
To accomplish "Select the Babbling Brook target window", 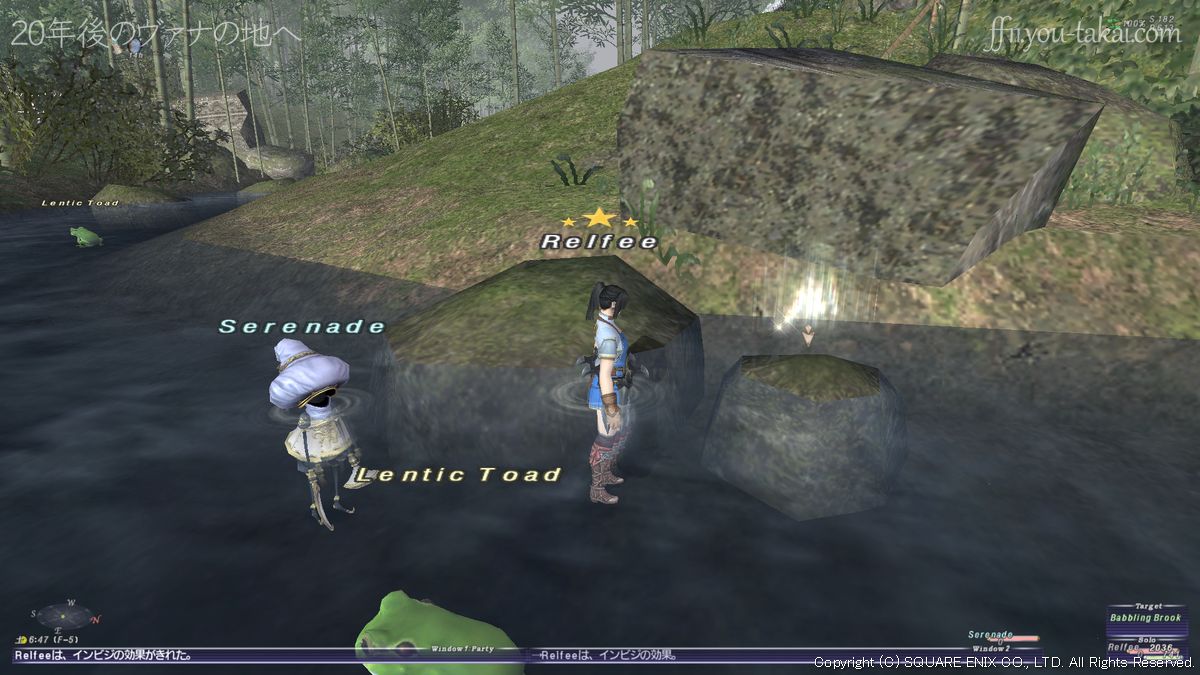I will pos(1145,617).
